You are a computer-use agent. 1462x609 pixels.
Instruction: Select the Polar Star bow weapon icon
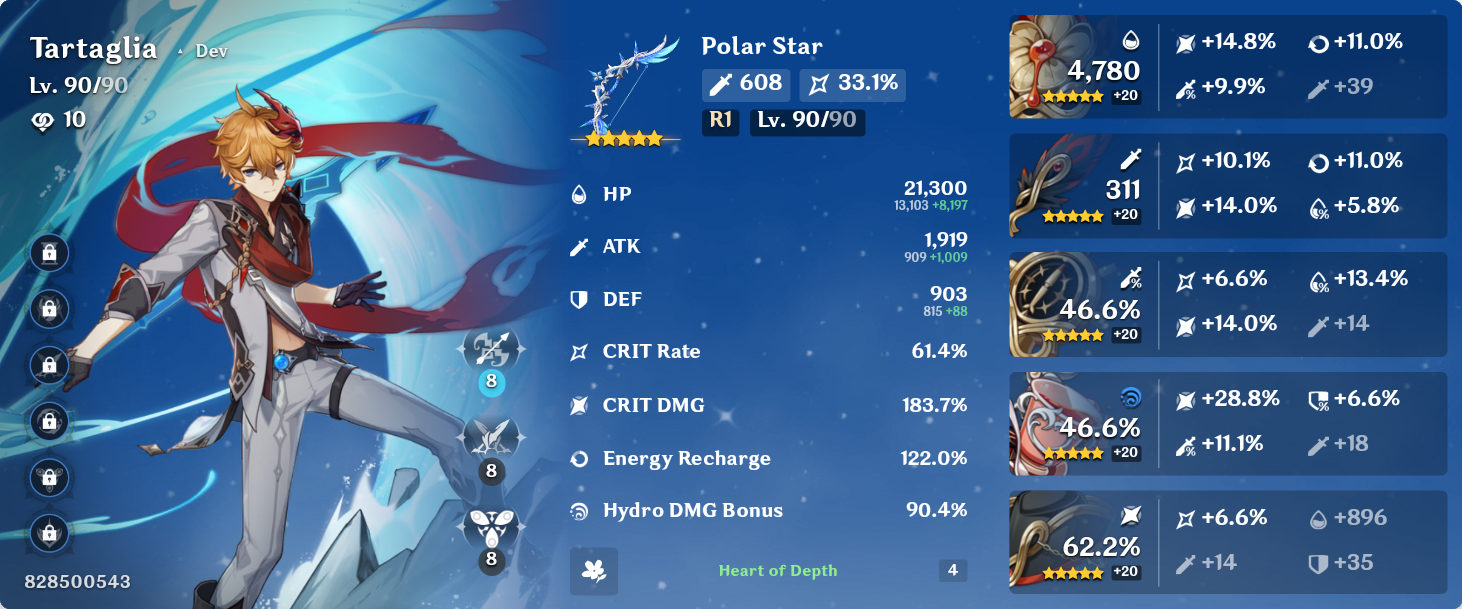(x=624, y=88)
